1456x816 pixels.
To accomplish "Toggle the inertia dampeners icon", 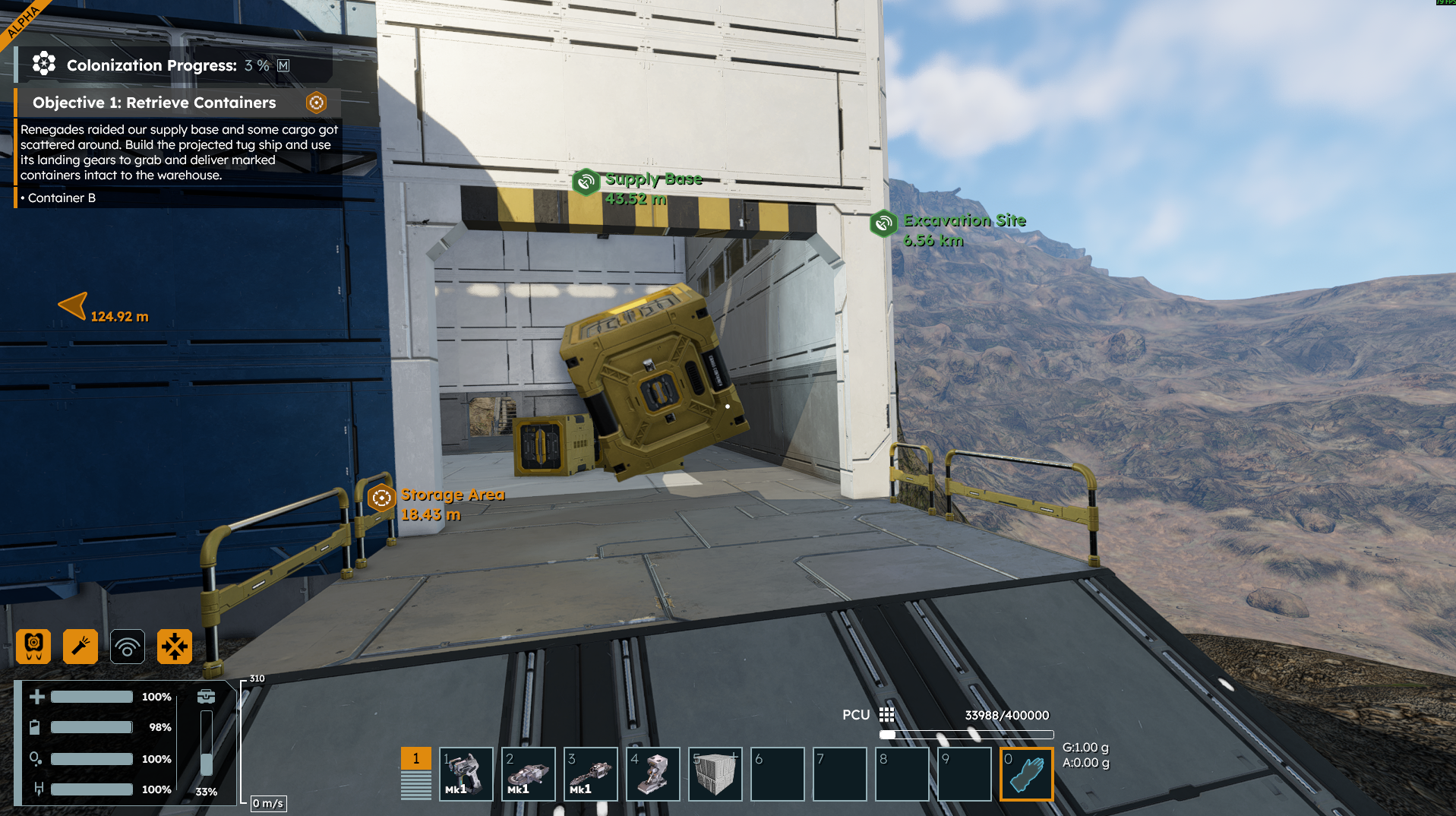I will [x=175, y=647].
